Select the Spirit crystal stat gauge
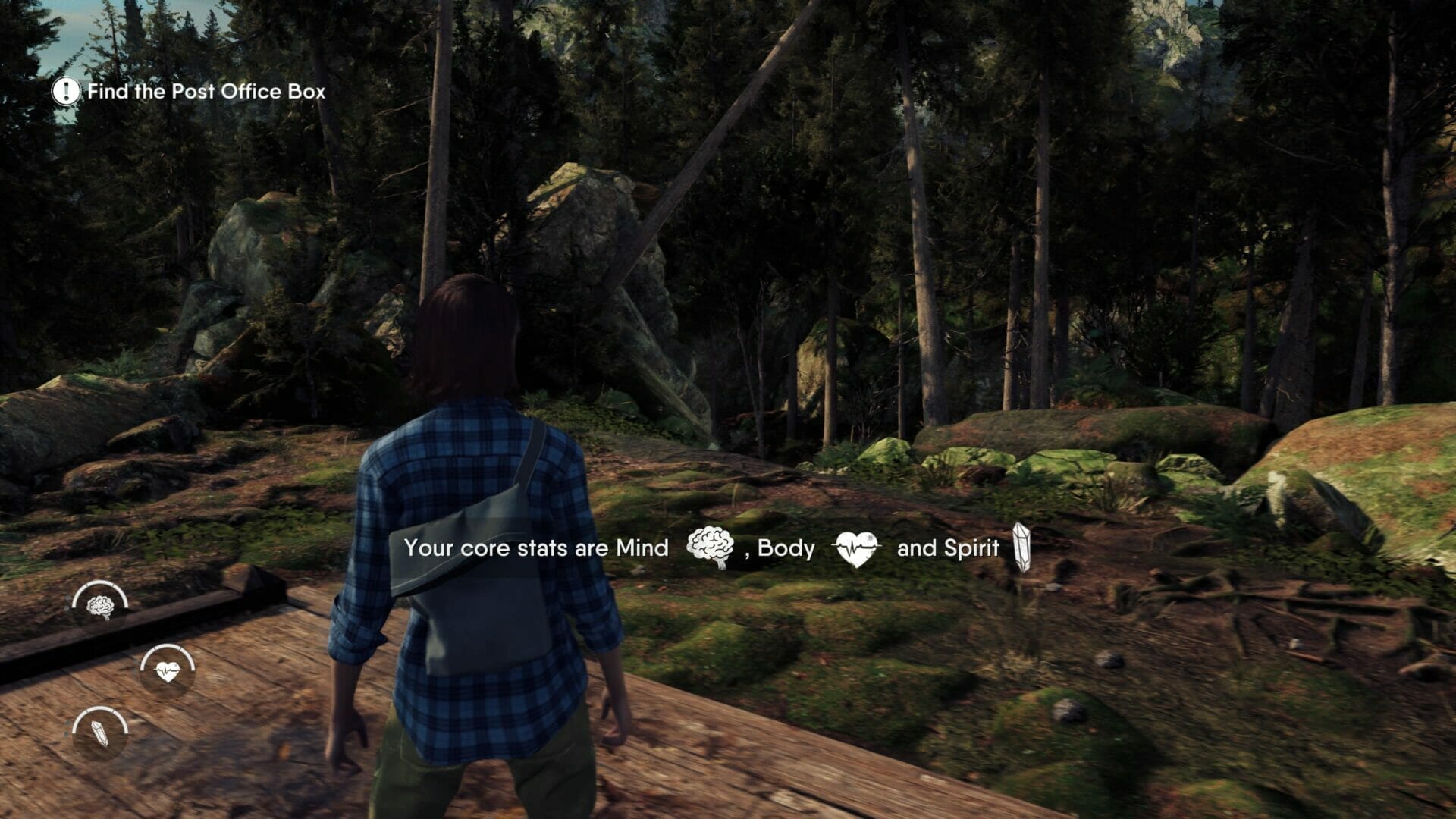Viewport: 1456px width, 819px height. click(x=100, y=733)
